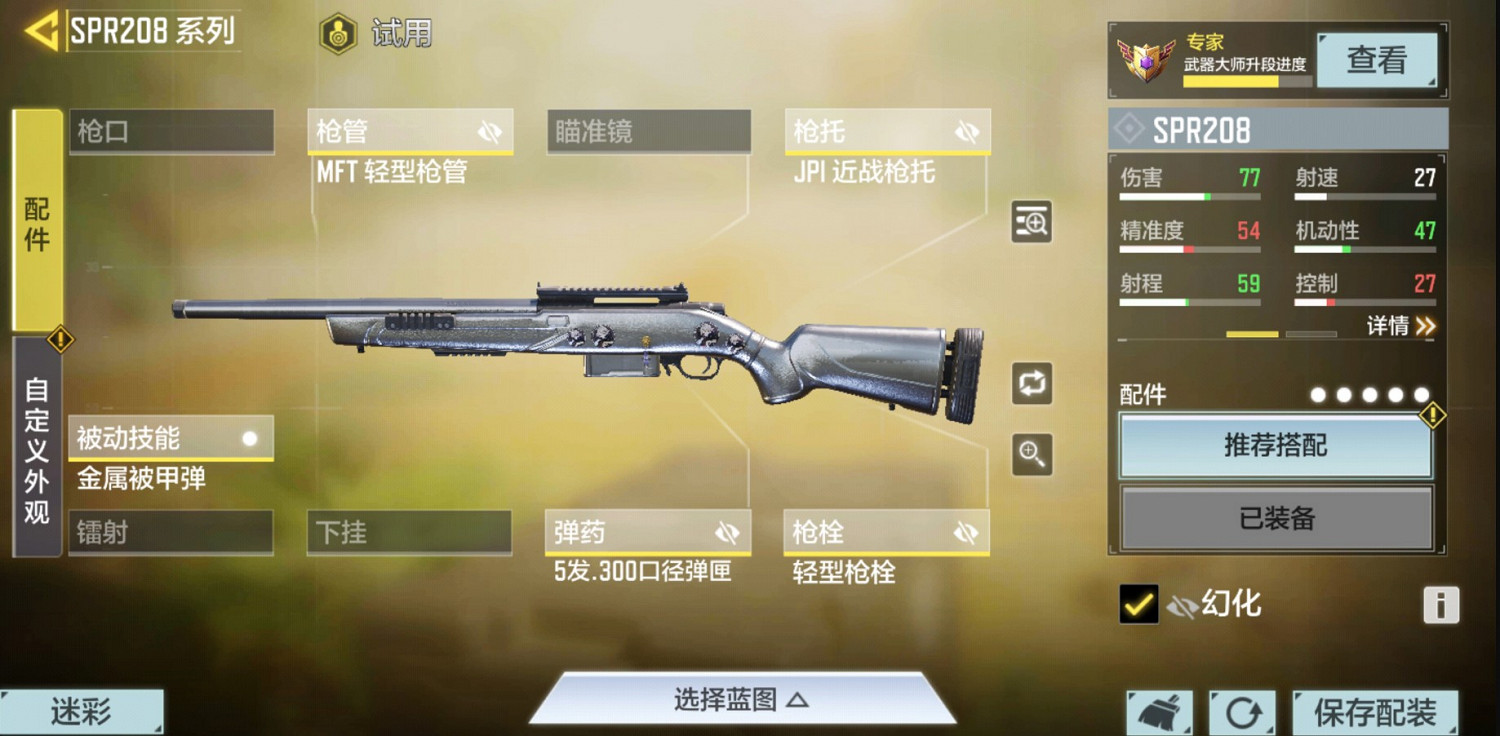Click the 试用 trial badge icon
The height and width of the screenshot is (736, 1500).
point(340,32)
